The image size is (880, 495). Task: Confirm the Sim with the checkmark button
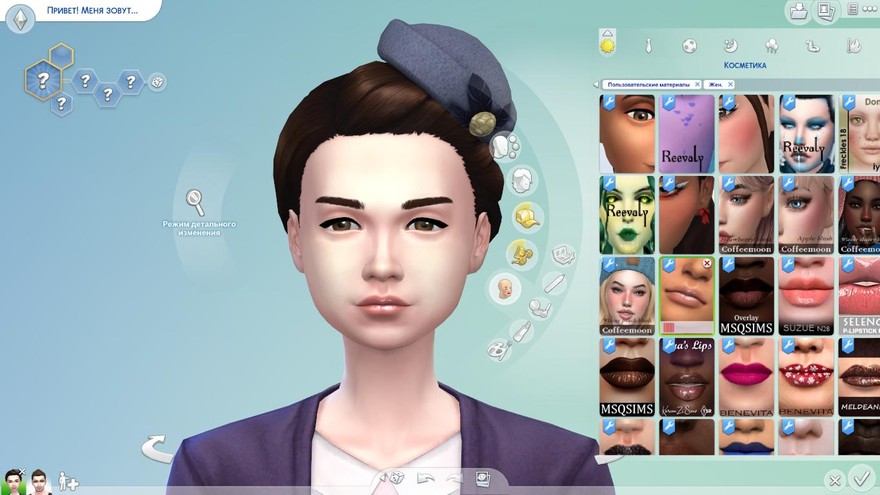[859, 479]
